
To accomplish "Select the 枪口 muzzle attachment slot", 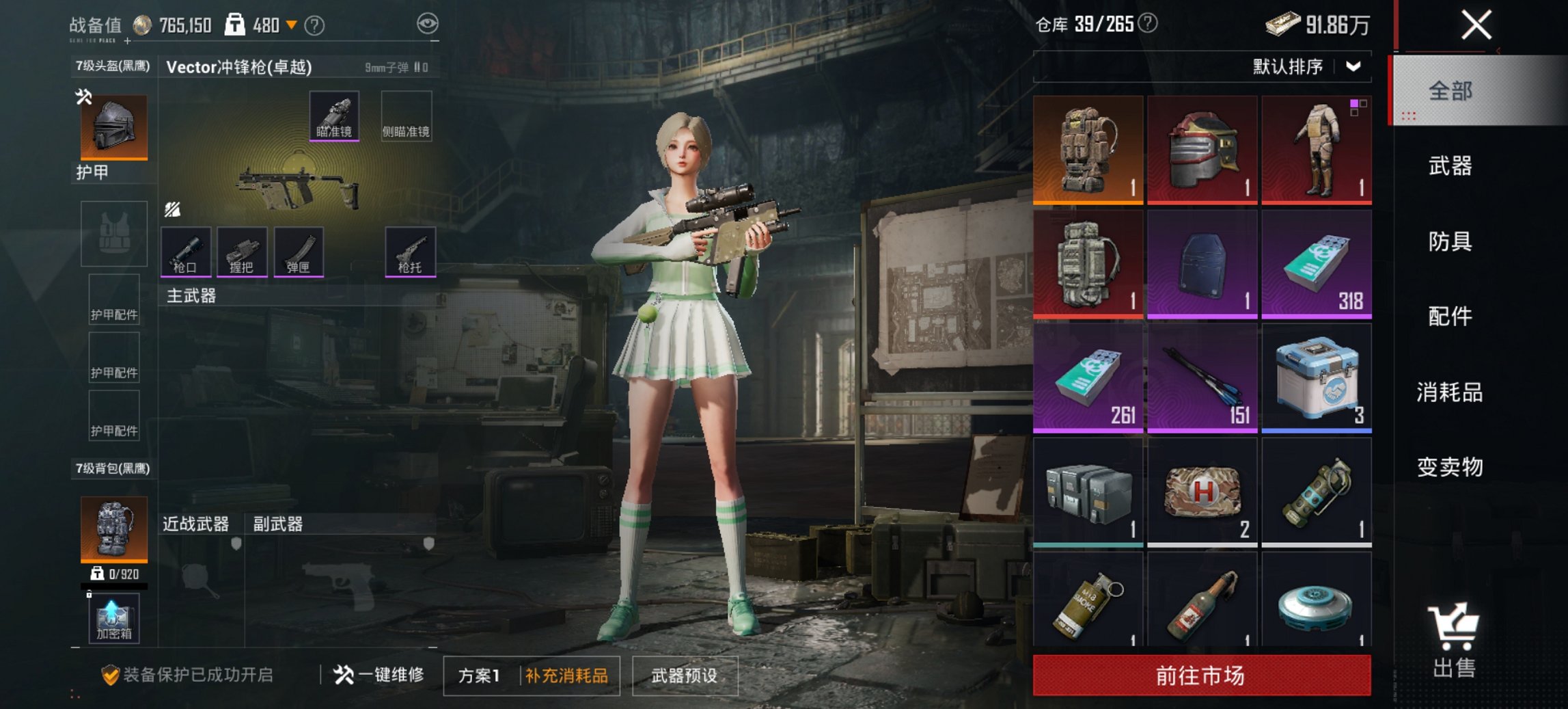I will tap(184, 253).
